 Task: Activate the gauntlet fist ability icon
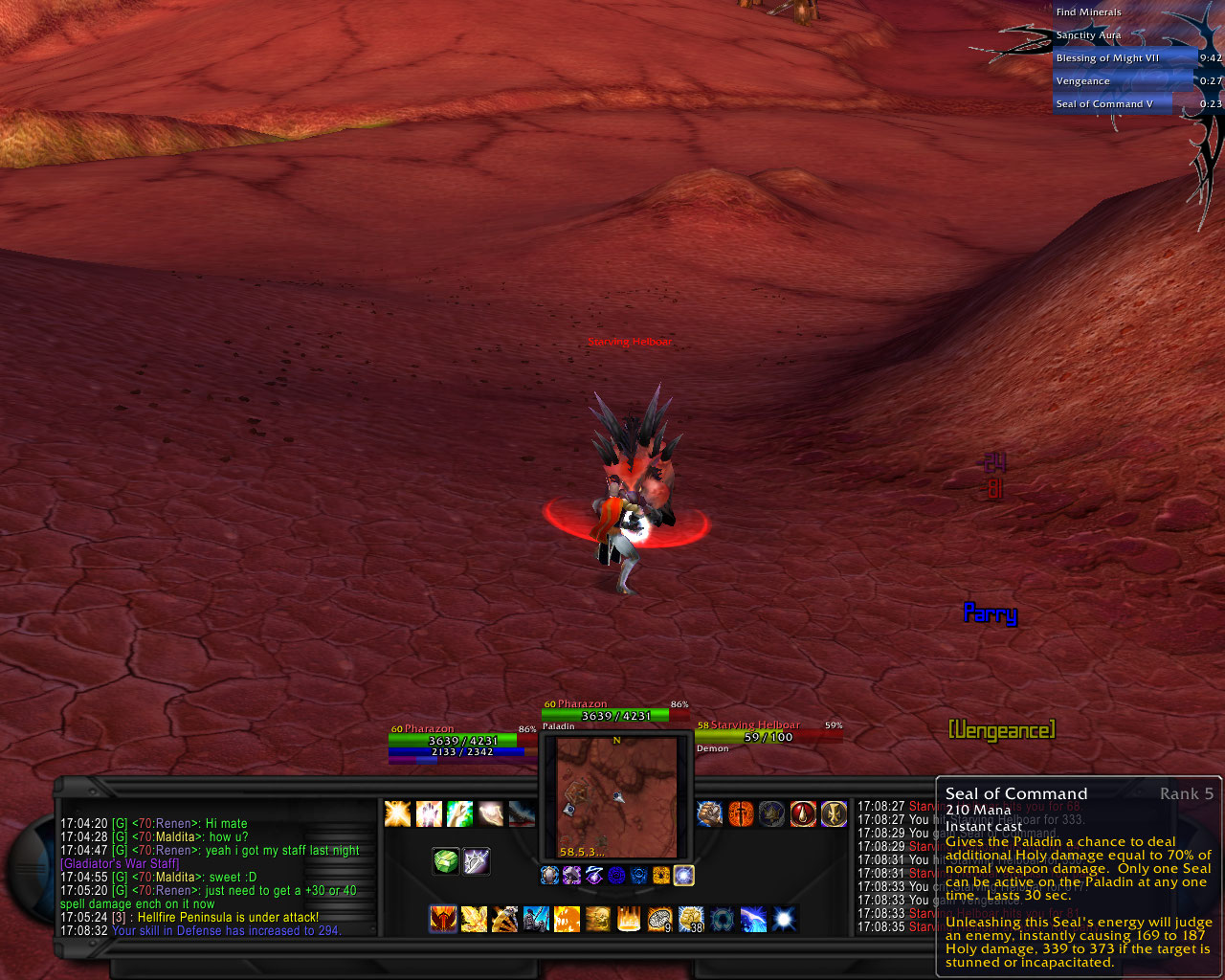pyautogui.click(x=709, y=813)
